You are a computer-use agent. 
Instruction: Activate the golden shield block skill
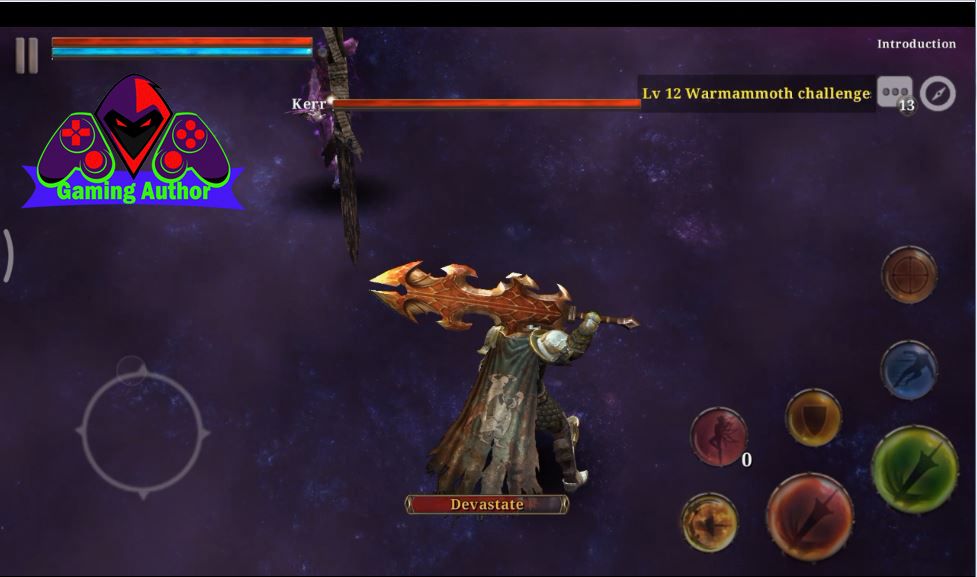[813, 417]
